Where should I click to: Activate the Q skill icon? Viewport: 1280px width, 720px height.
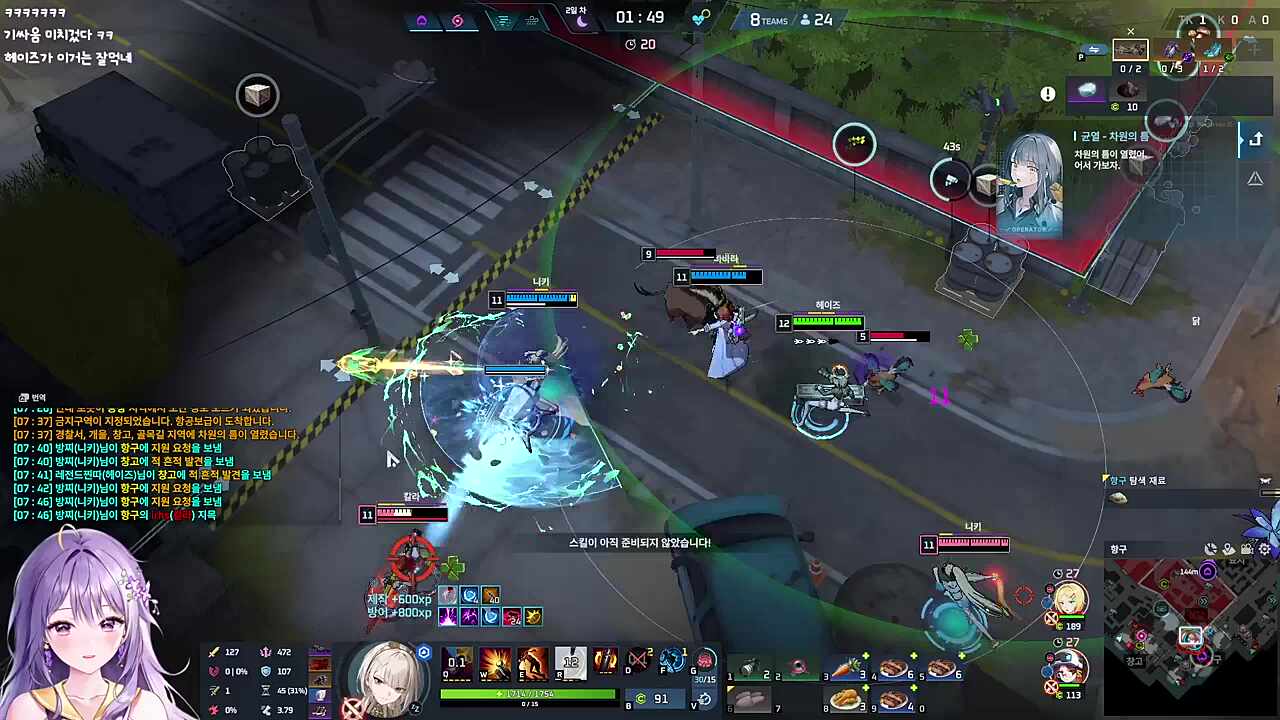pyautogui.click(x=457, y=662)
